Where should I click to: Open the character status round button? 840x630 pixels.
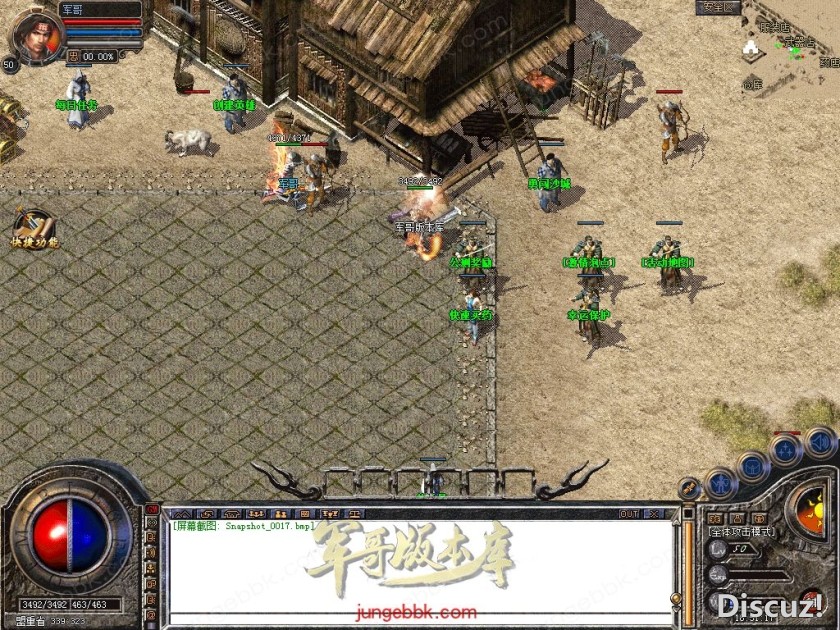[721, 484]
